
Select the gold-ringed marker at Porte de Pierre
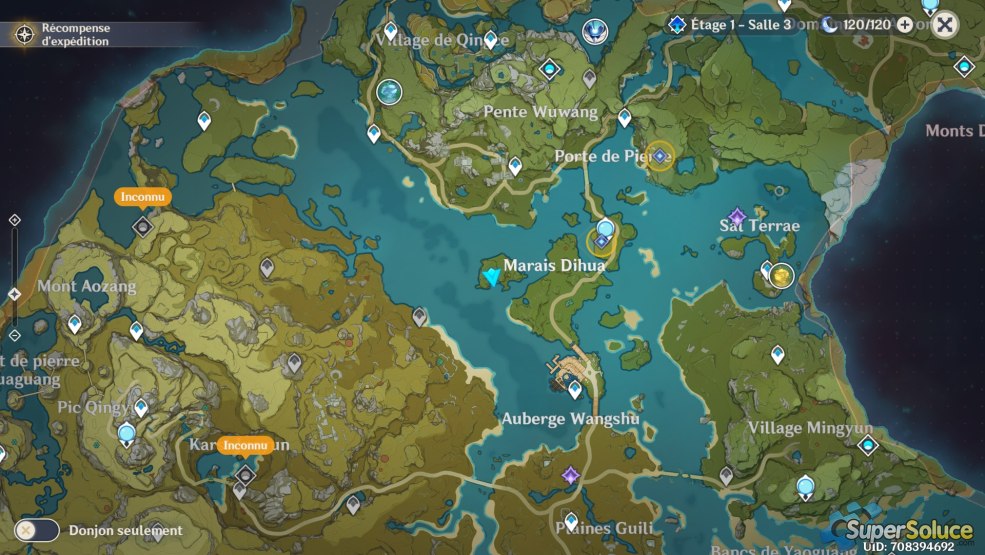point(659,156)
